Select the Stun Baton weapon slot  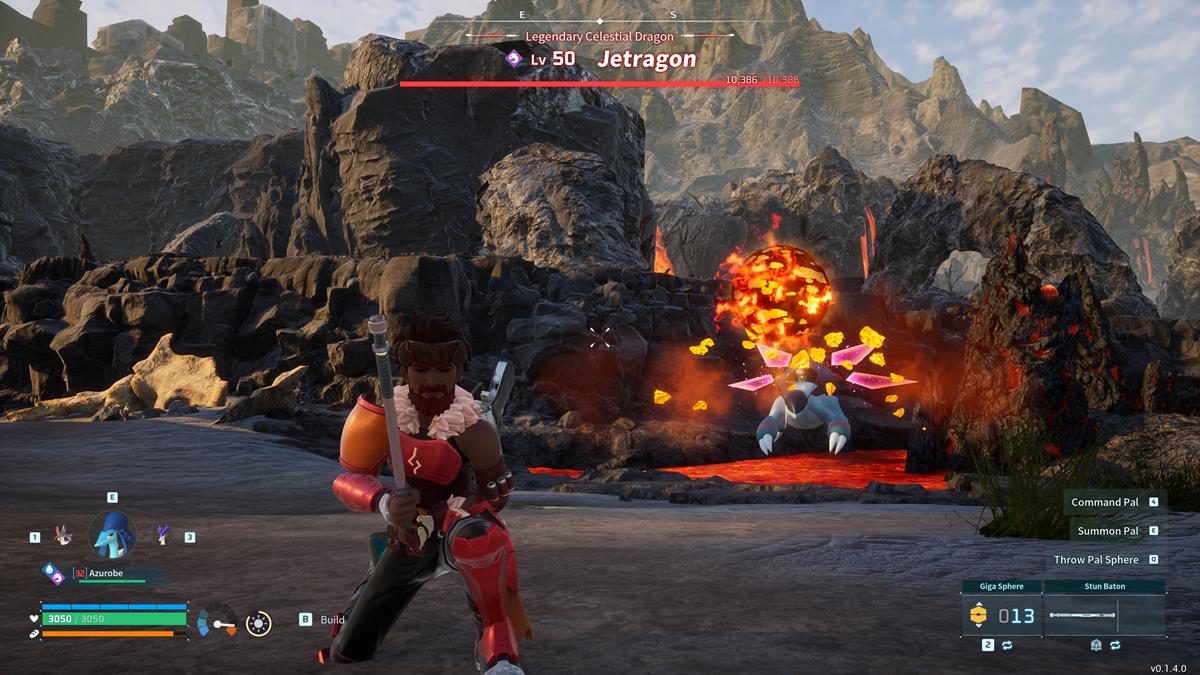click(1105, 615)
